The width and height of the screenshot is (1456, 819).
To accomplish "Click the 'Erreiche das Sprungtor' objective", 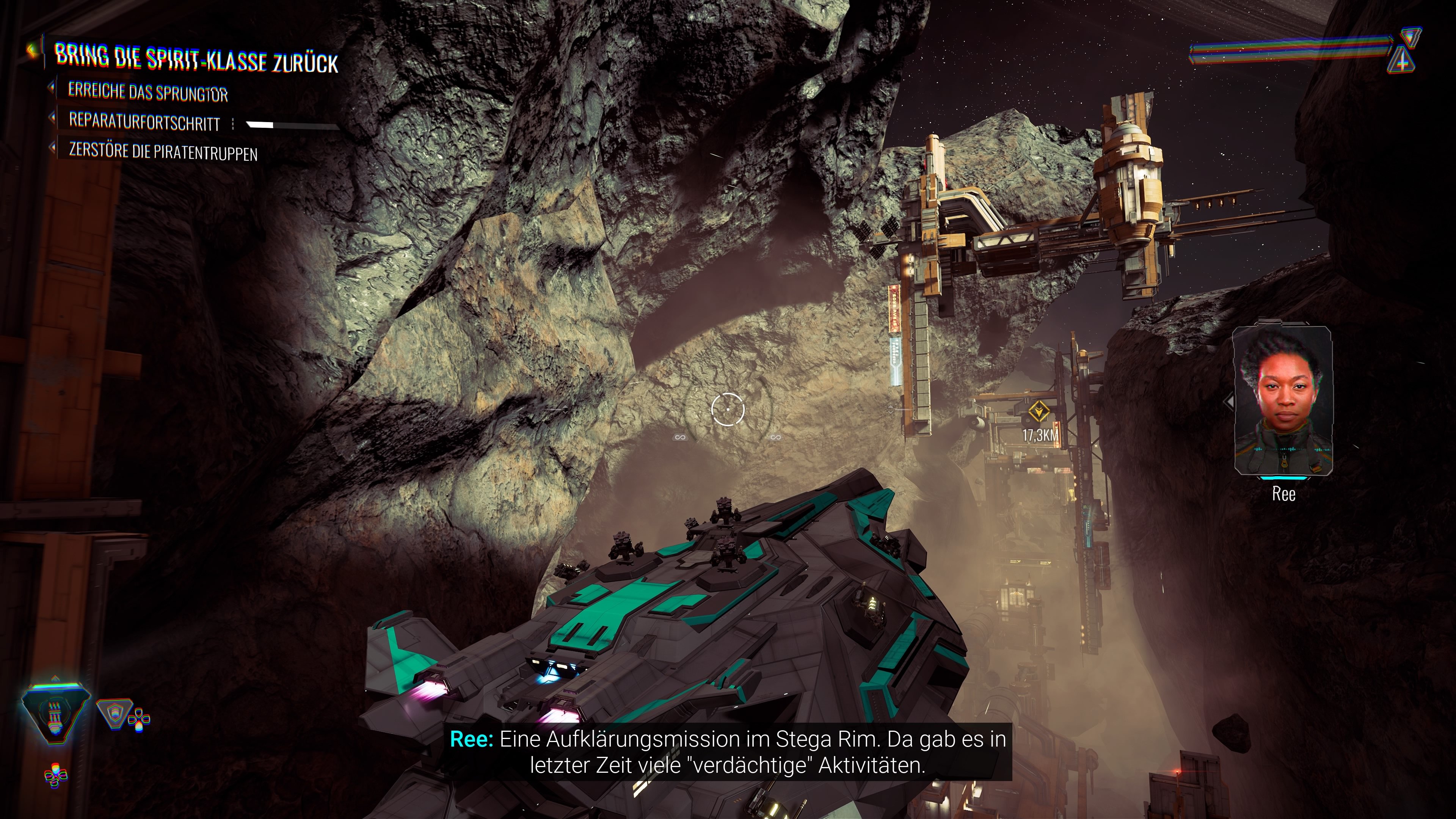I will [x=147, y=91].
